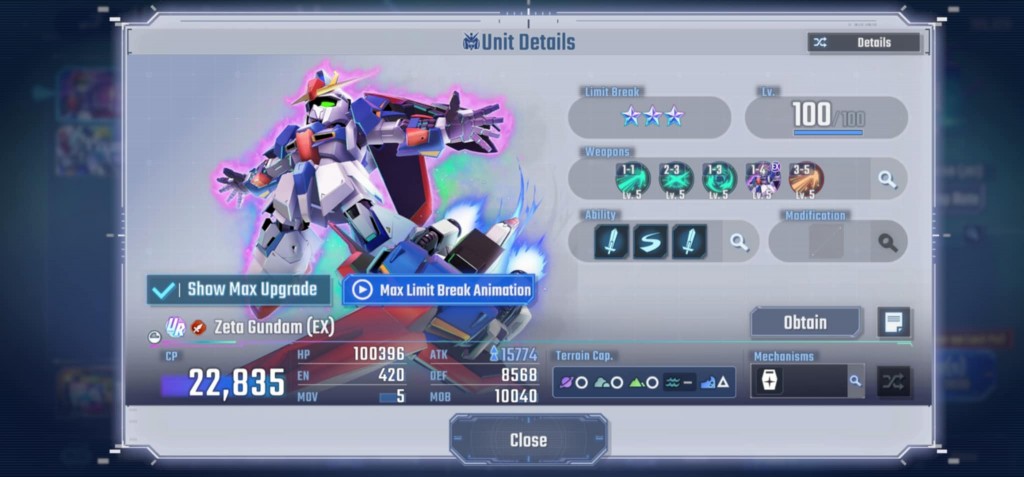Switch view with the Details button
This screenshot has height=477, width=1024.
click(864, 42)
